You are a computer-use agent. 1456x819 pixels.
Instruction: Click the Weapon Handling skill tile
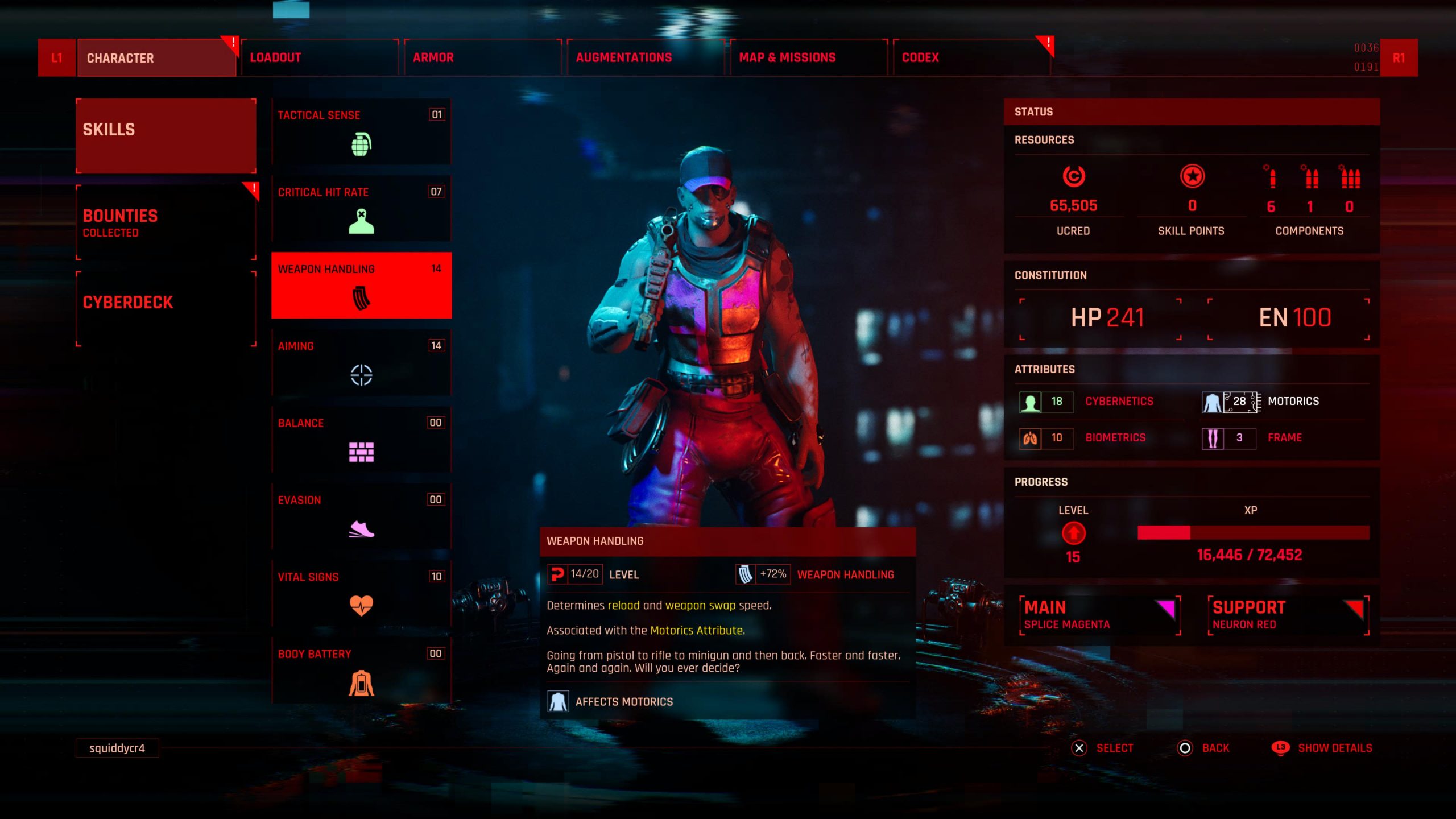[x=361, y=285]
